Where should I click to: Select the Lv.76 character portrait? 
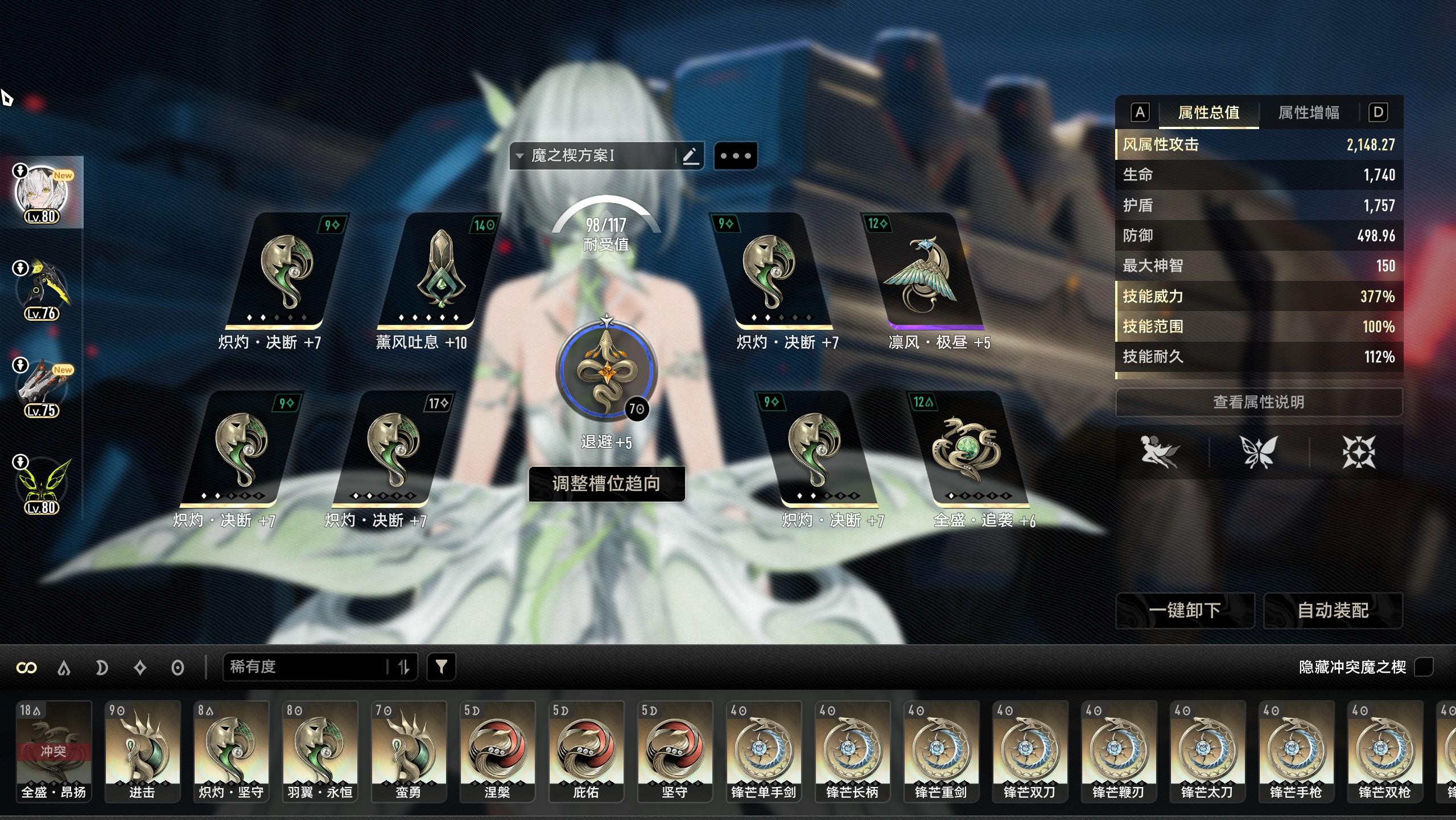[x=42, y=291]
